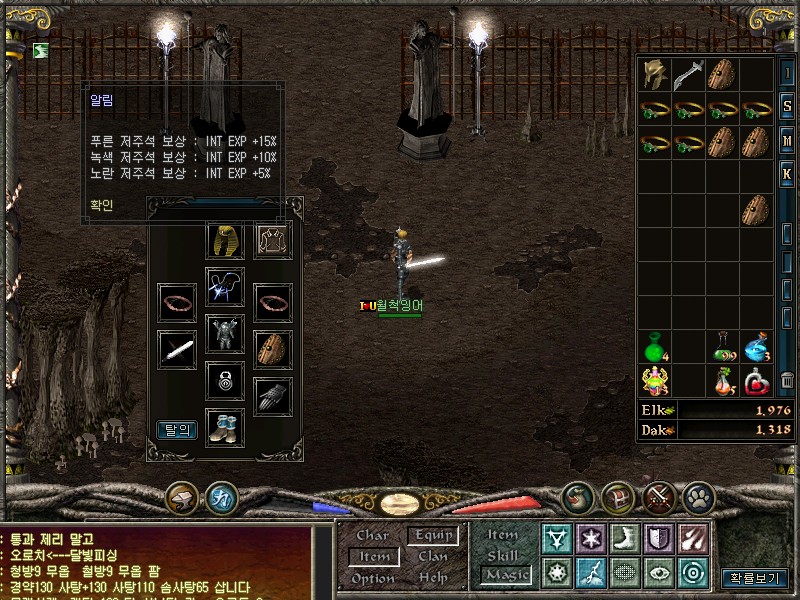Use the blue potion in inventory
Screen dimensions: 800x600
pos(757,346)
